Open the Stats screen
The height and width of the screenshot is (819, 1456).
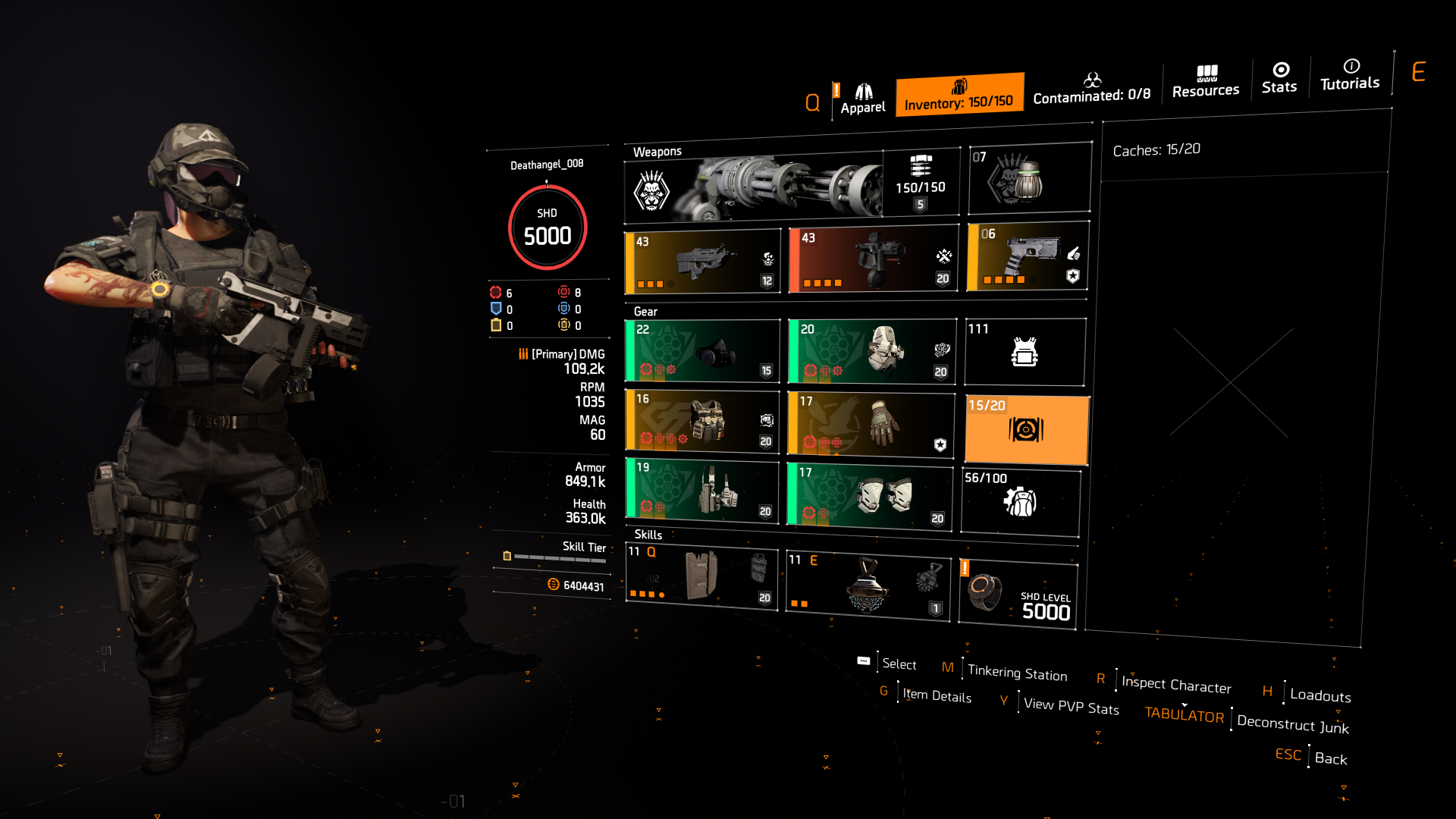pos(1279,80)
